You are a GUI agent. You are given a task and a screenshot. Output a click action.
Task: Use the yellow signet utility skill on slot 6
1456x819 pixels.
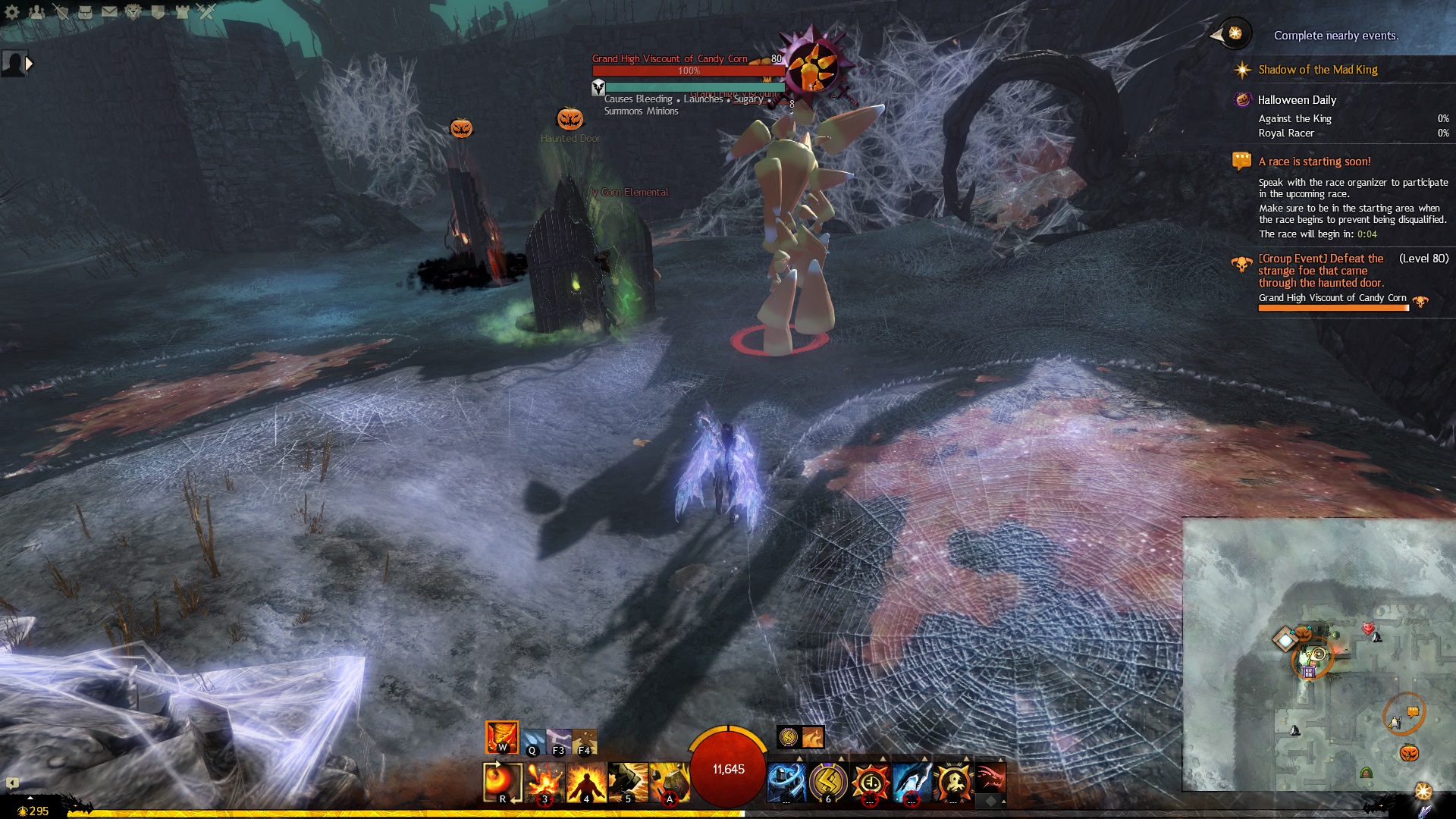click(x=828, y=781)
